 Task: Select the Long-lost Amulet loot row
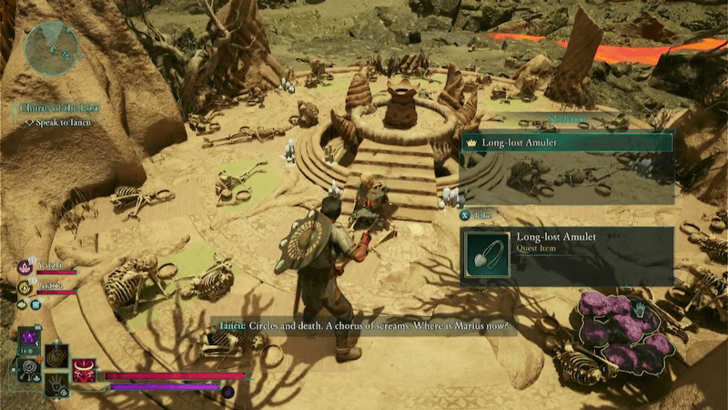tap(566, 144)
